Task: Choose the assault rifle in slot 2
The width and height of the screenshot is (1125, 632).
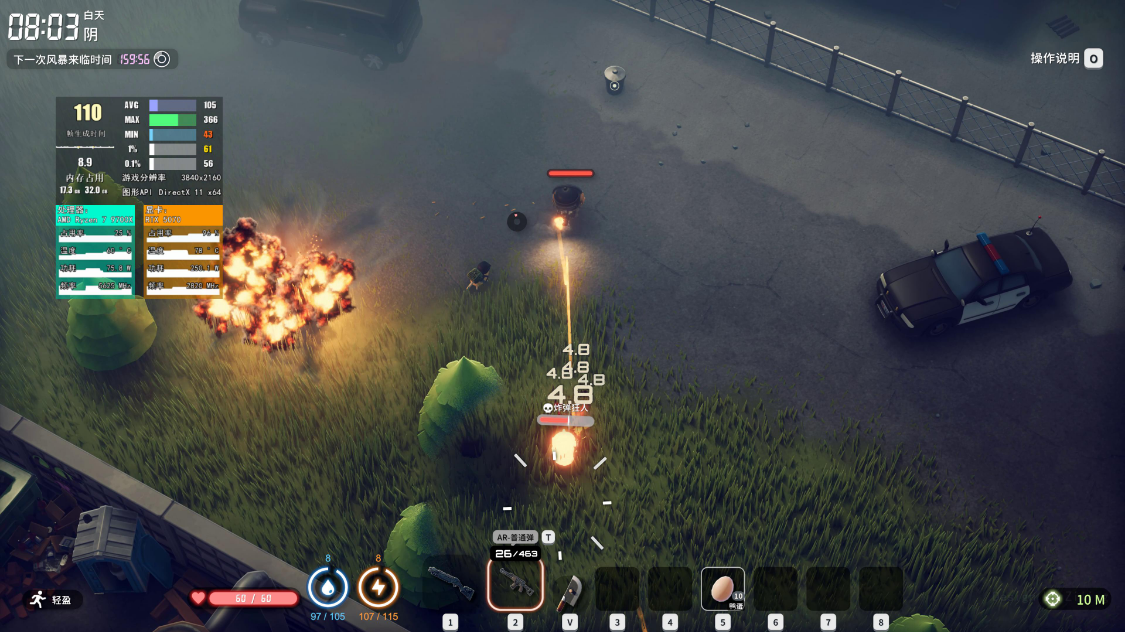Action: pos(516,583)
